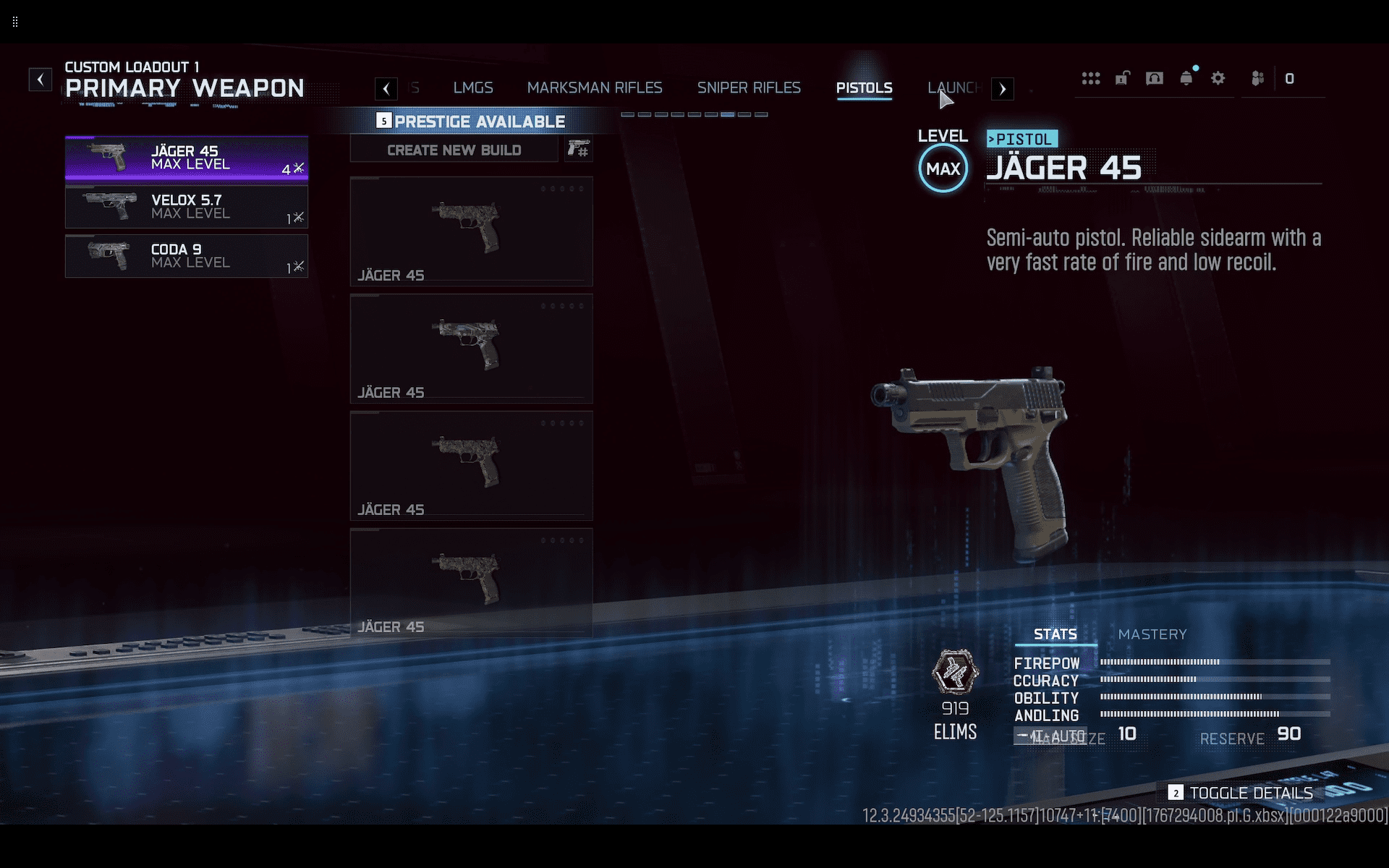This screenshot has width=1389, height=868.
Task: Open the Marksman Rifles category
Action: [595, 88]
